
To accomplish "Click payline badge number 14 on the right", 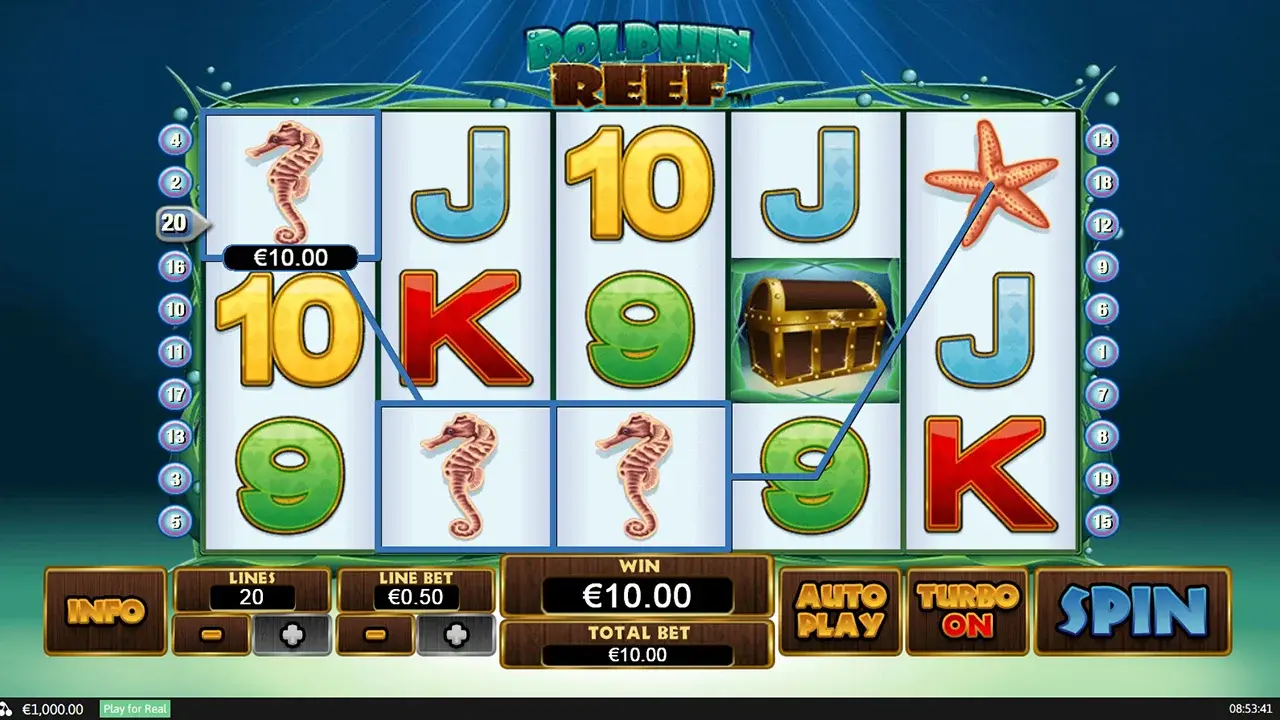I will 1102,140.
